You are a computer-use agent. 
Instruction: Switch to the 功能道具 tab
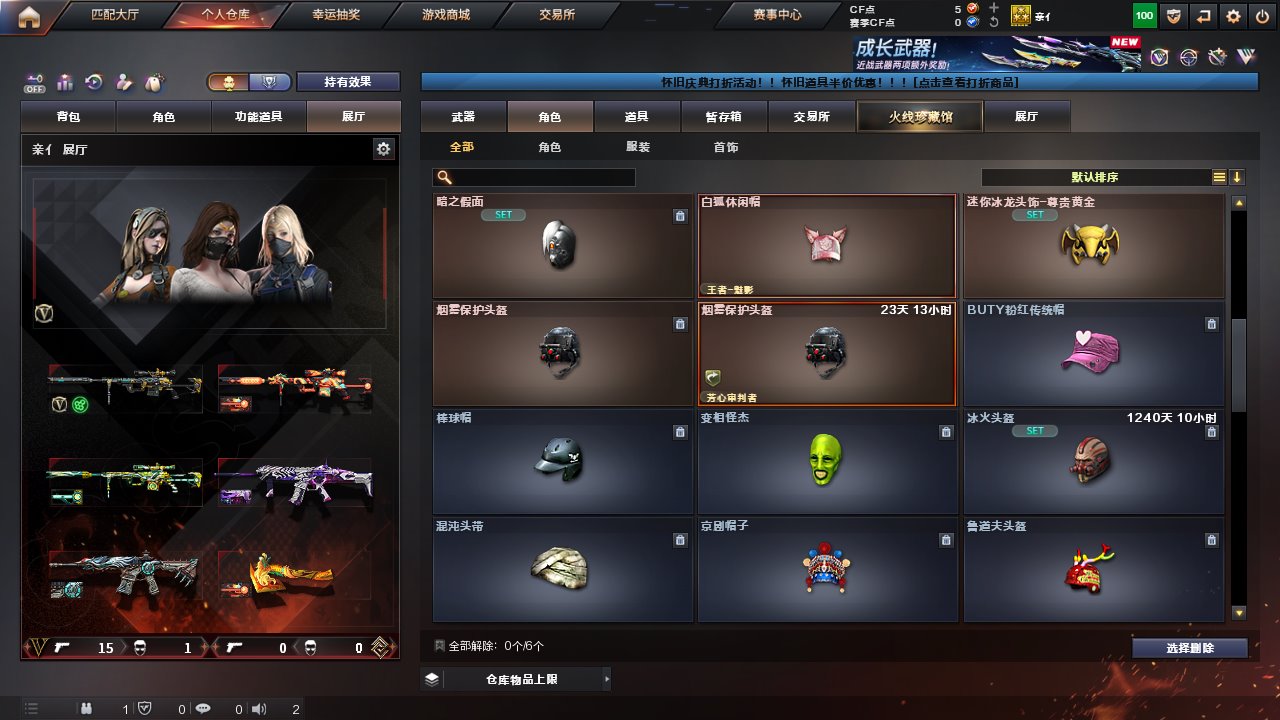tap(258, 117)
